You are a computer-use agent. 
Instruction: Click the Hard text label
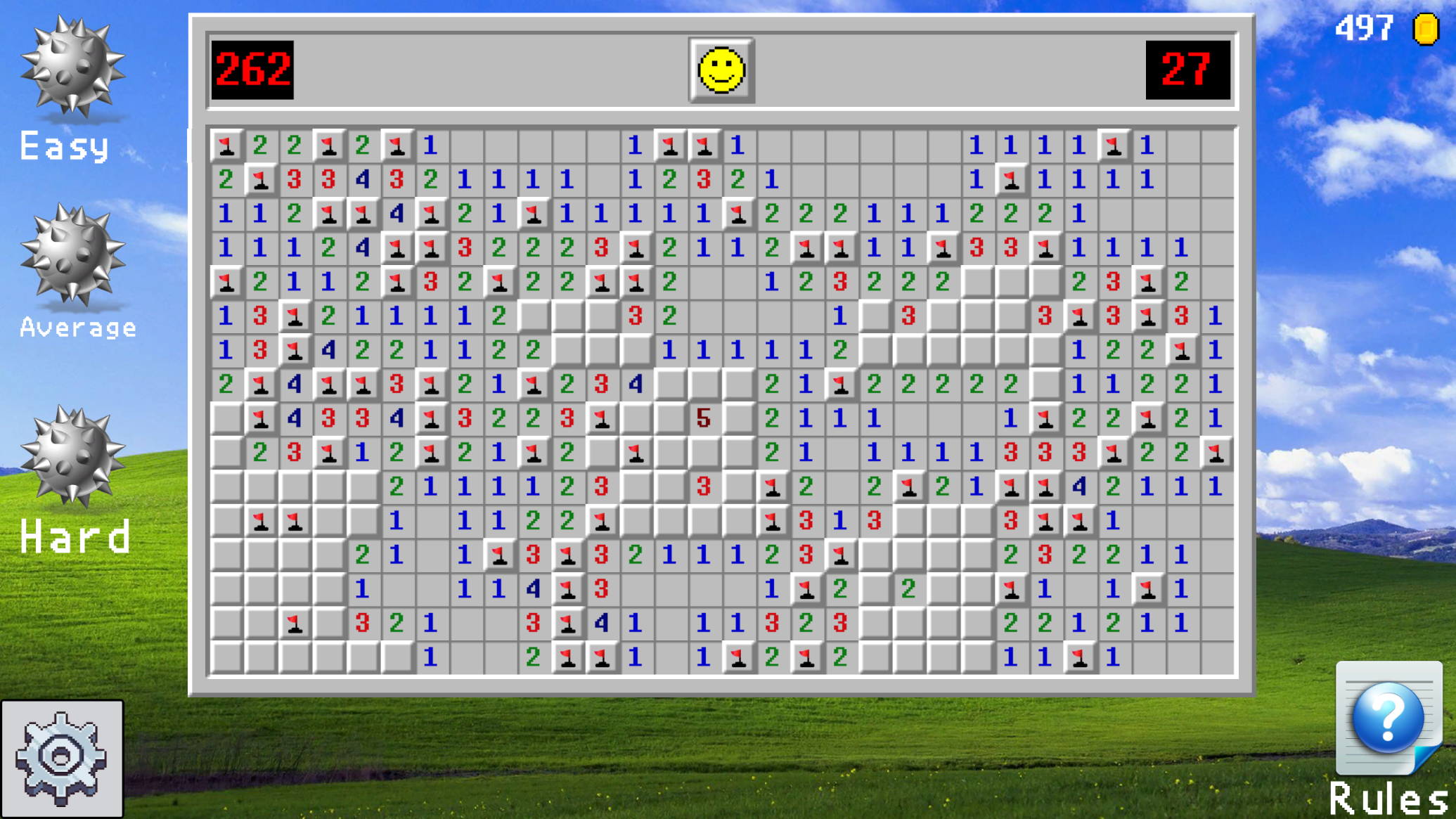pos(75,536)
